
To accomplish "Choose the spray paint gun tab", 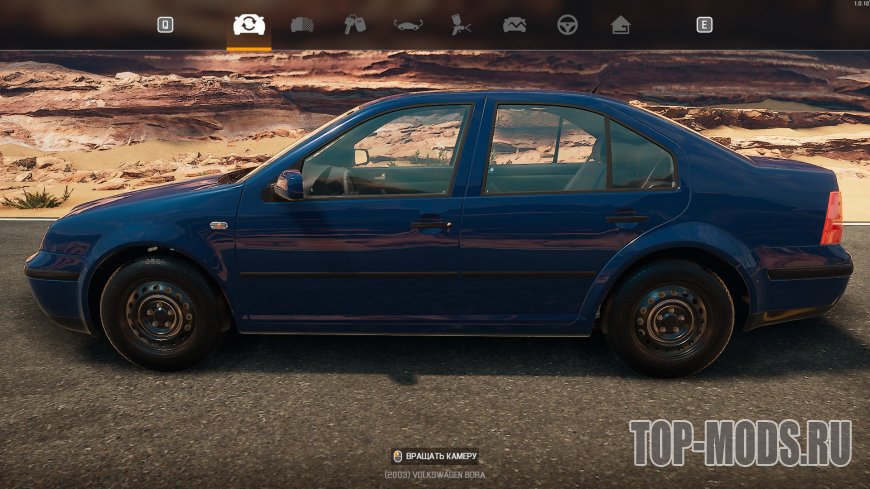I will (x=461, y=25).
